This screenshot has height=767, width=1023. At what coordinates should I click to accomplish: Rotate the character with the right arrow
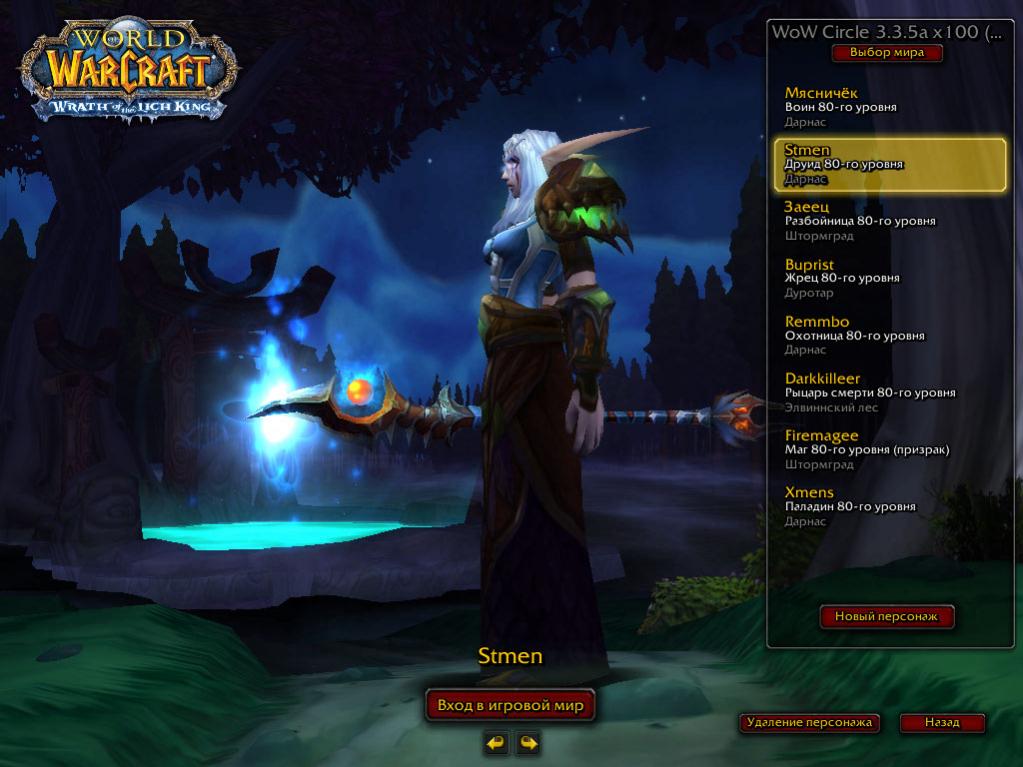[528, 742]
